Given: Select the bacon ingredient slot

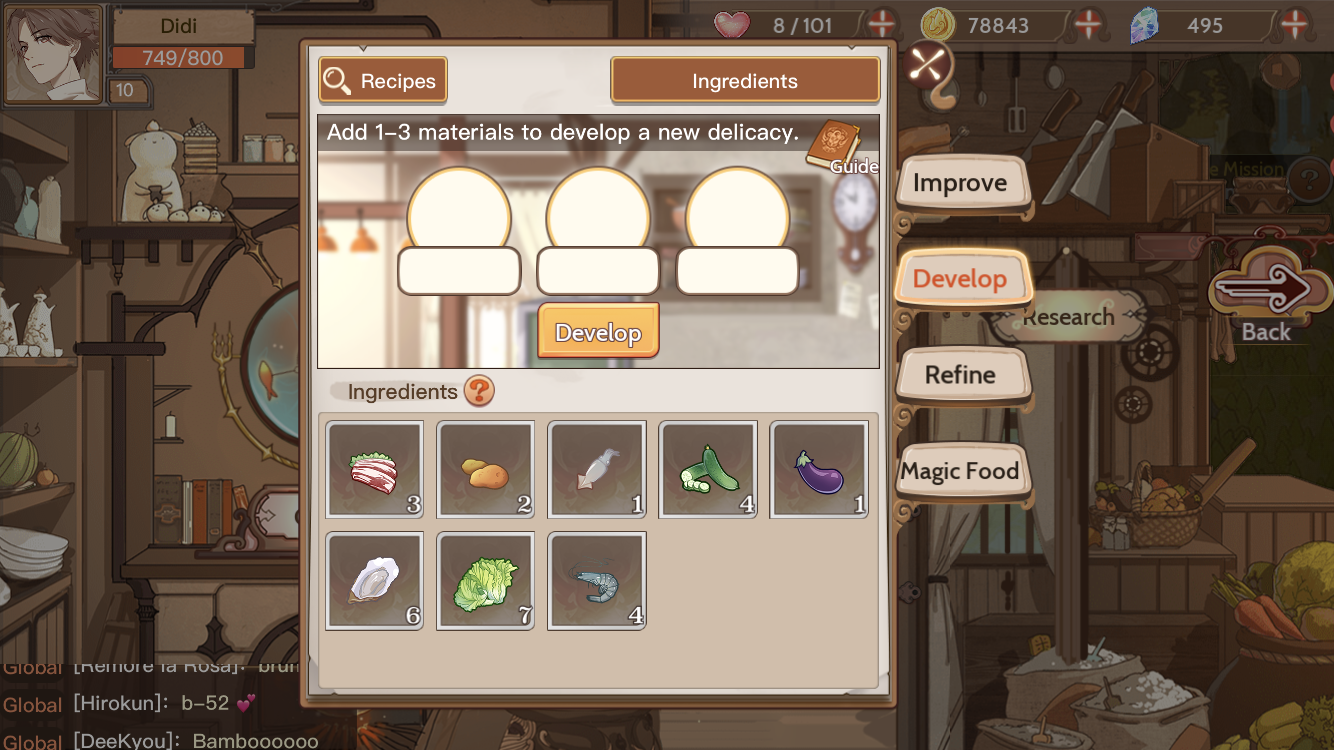Looking at the screenshot, I should [x=375, y=470].
